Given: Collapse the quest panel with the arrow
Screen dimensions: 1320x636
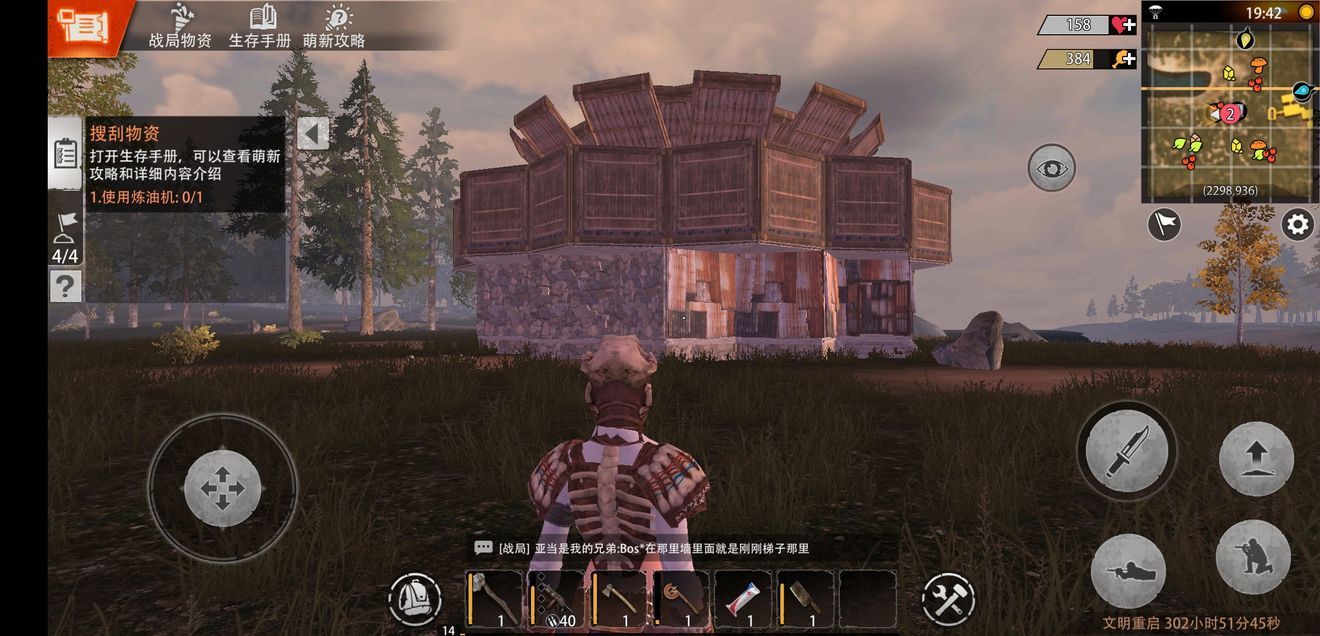Looking at the screenshot, I should [313, 134].
